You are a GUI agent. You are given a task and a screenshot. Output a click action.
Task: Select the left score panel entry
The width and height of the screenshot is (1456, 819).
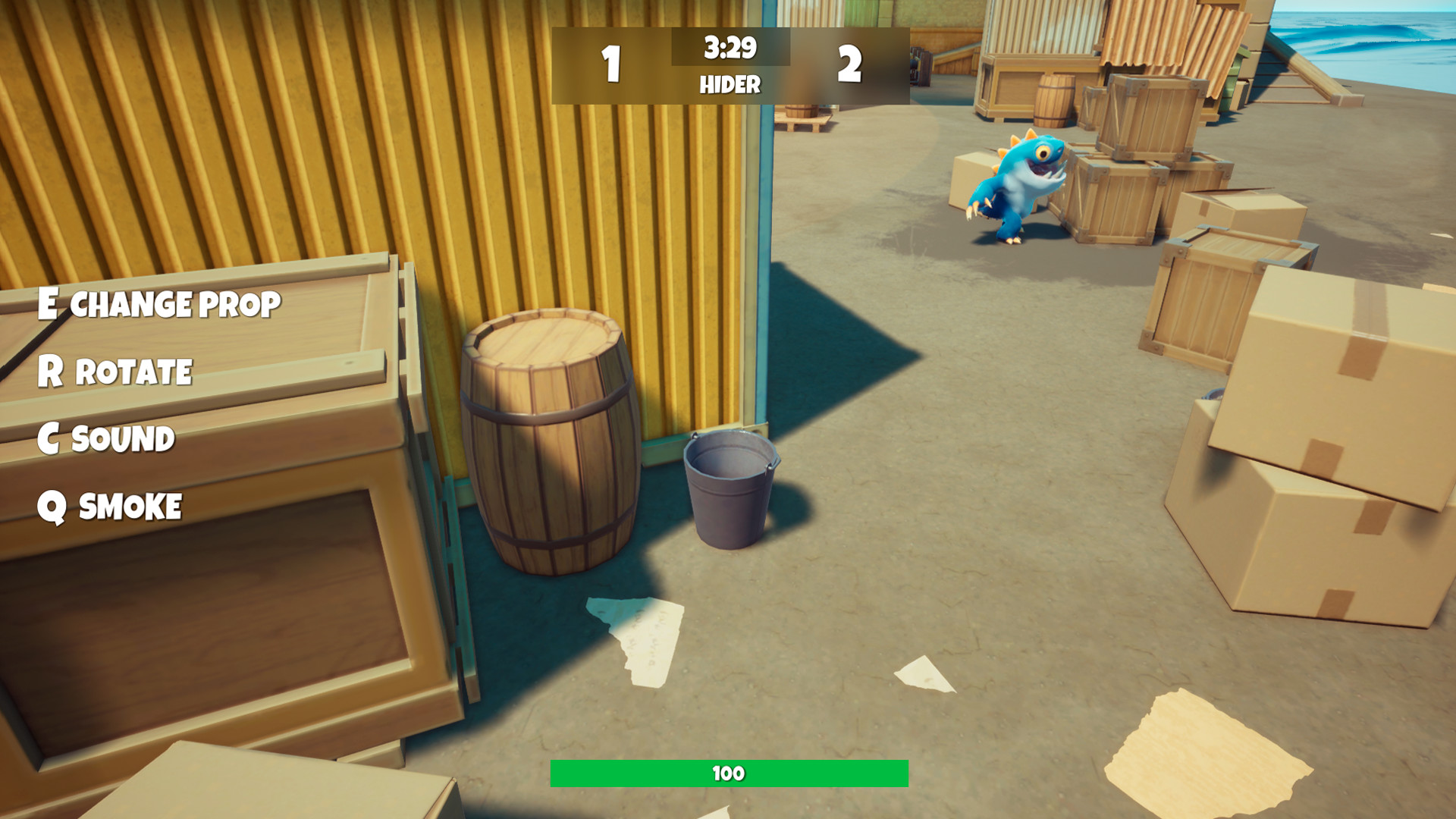(x=613, y=64)
